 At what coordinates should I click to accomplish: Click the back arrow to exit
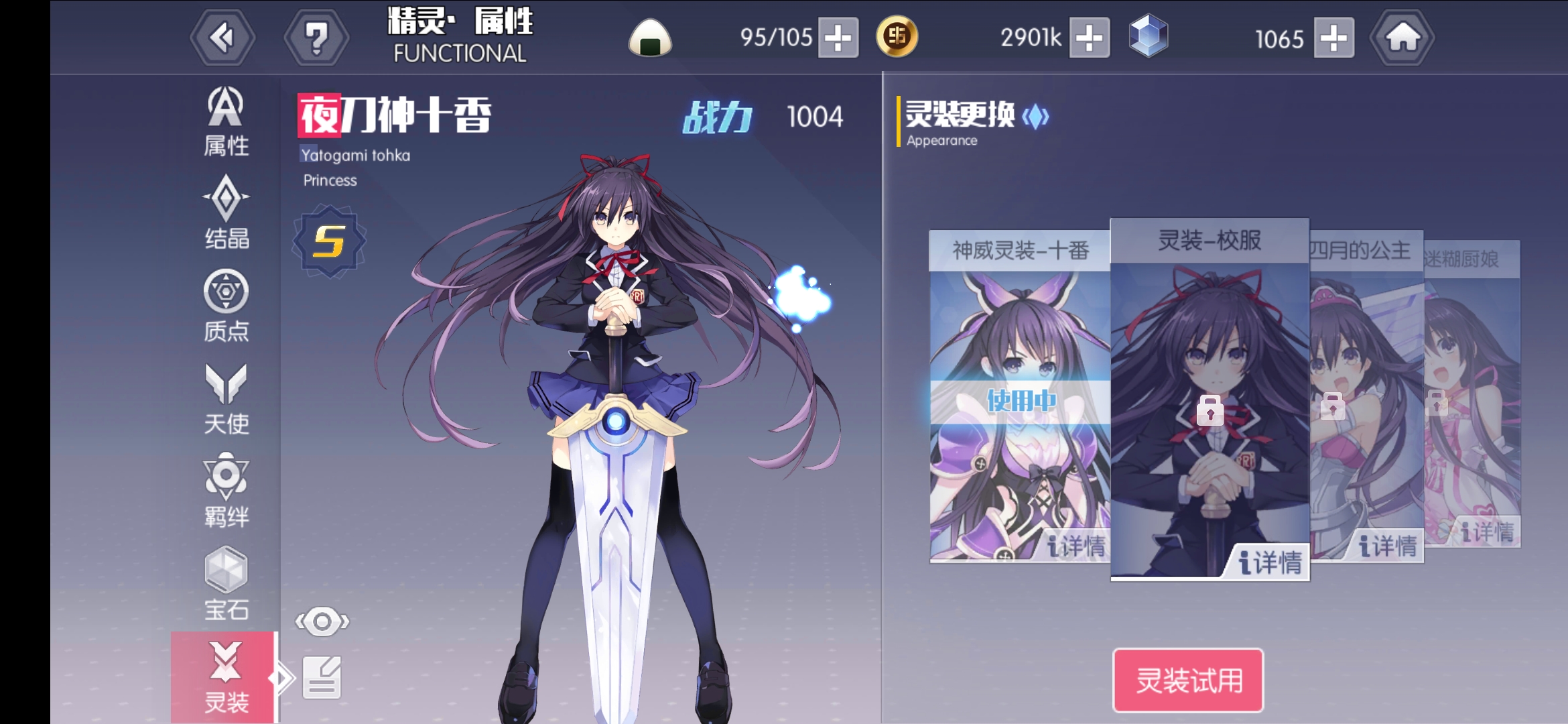(x=222, y=37)
